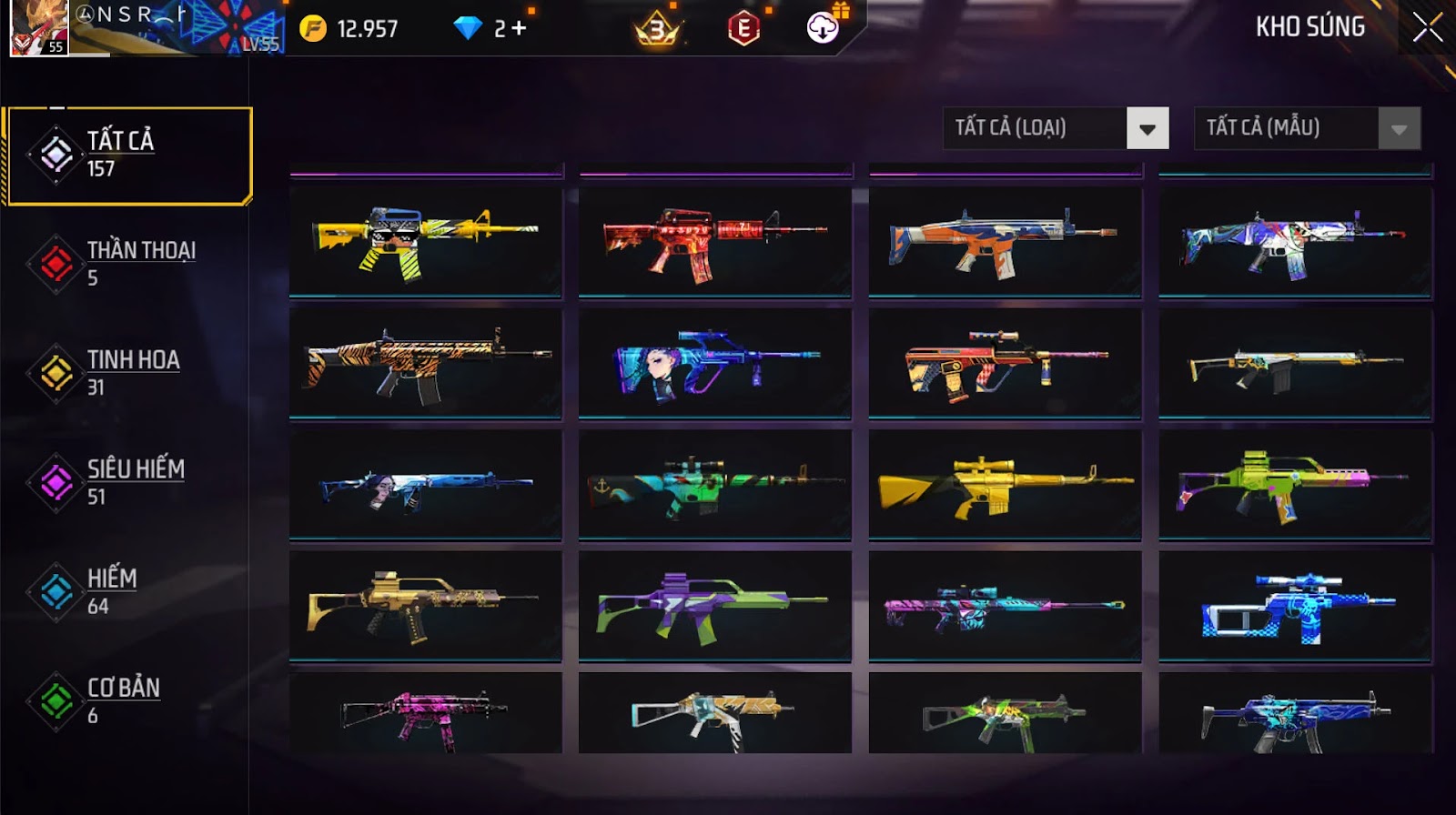Choose the Cơ Bản category
This screenshot has height=815, width=1456.
(127, 700)
